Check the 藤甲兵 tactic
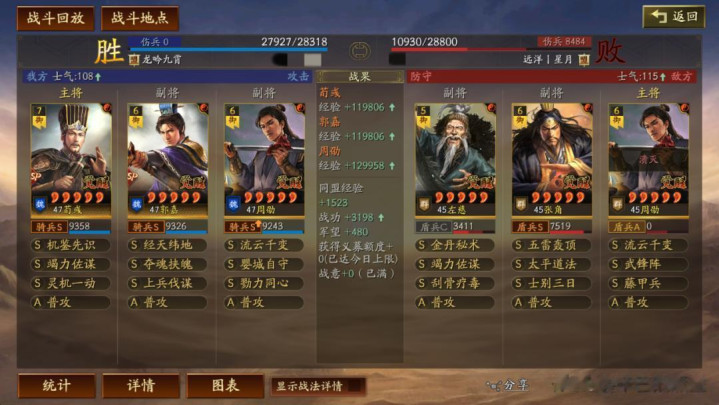 point(648,283)
